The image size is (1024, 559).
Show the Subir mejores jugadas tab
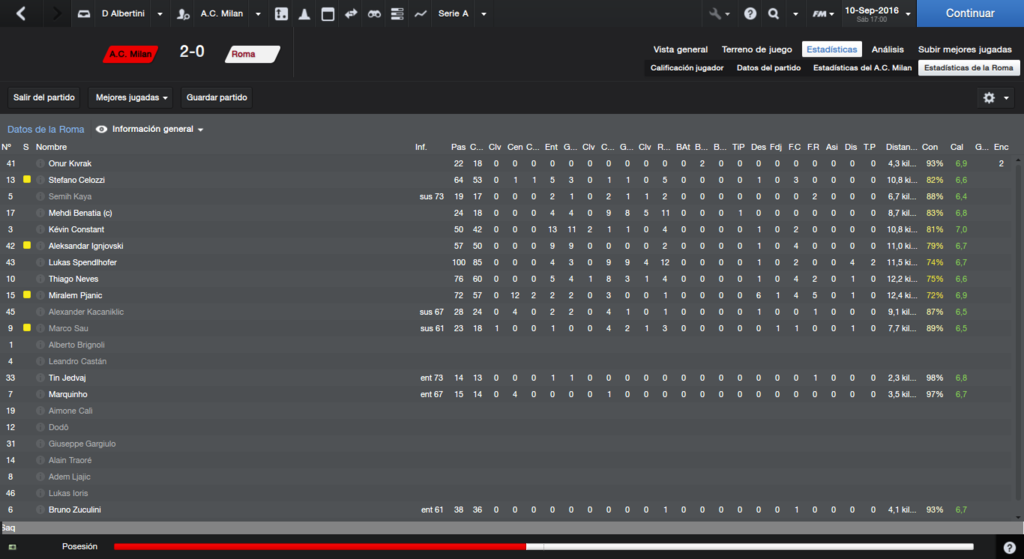click(x=965, y=49)
